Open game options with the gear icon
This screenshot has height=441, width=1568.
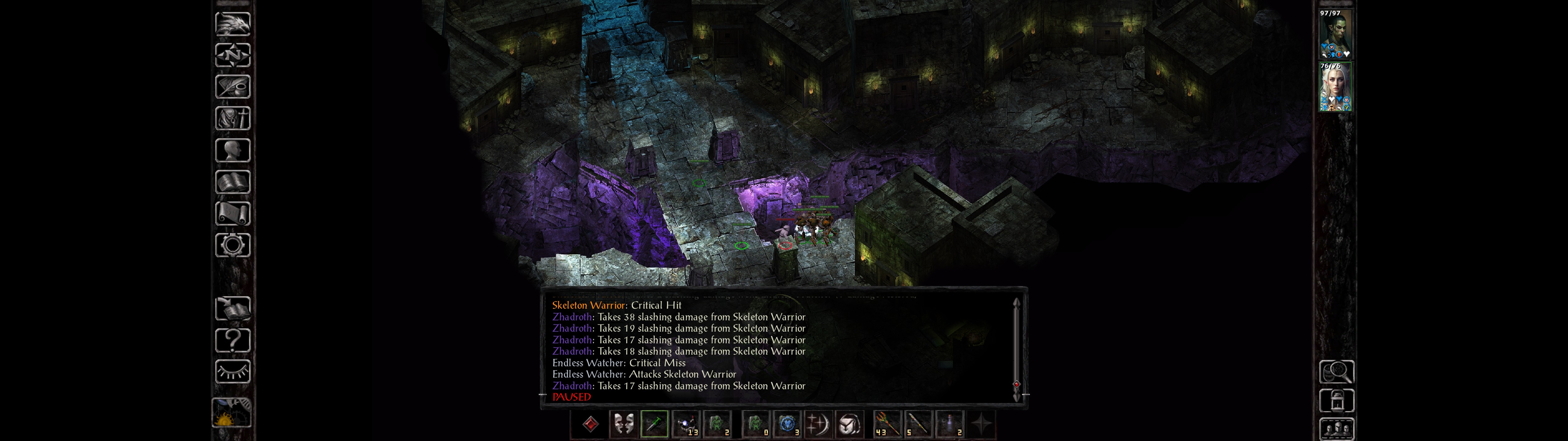pos(232,245)
